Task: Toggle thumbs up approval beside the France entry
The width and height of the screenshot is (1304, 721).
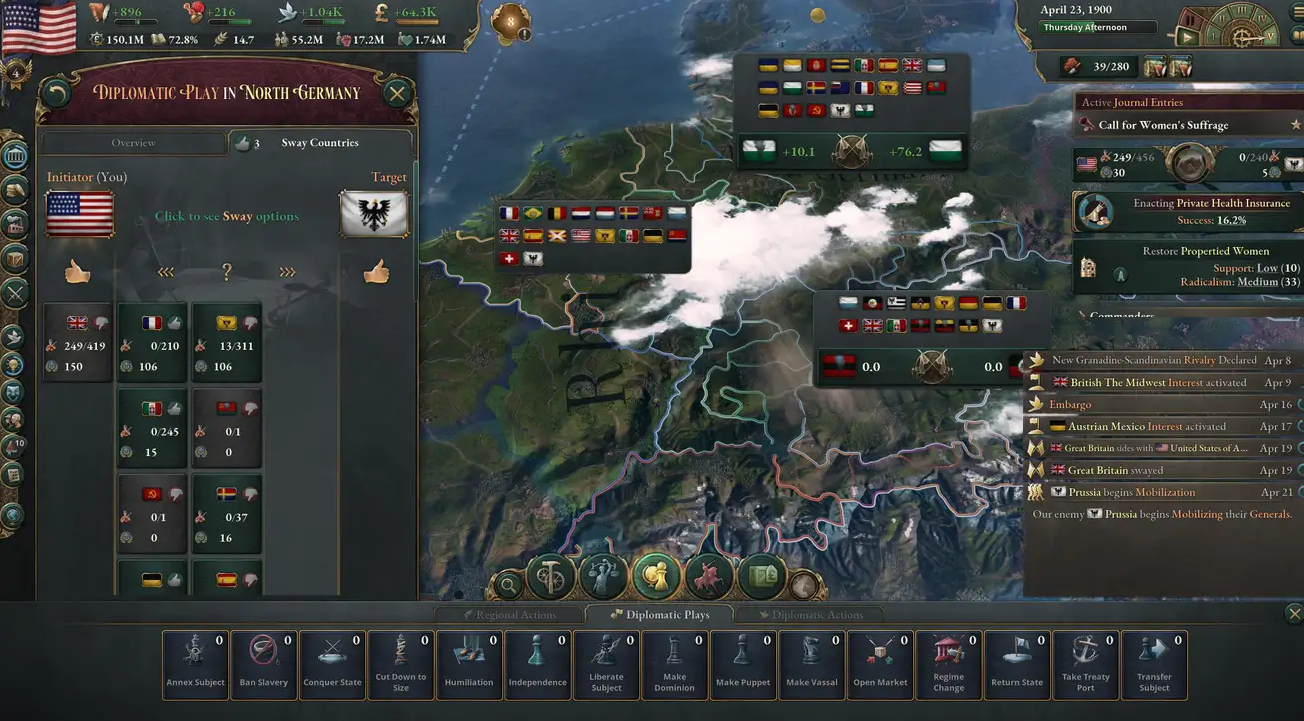Action: tap(174, 322)
